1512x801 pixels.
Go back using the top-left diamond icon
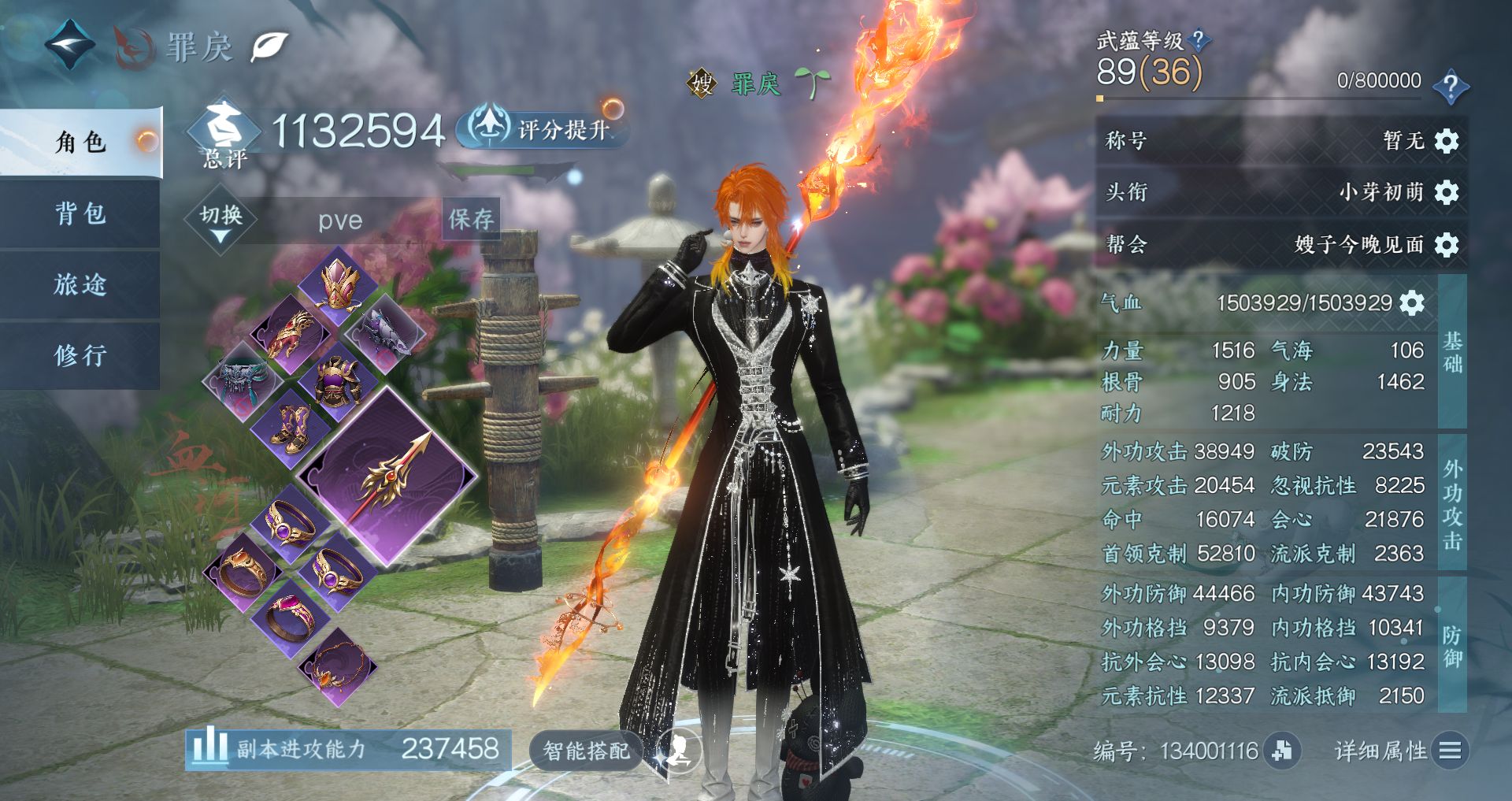(x=69, y=44)
